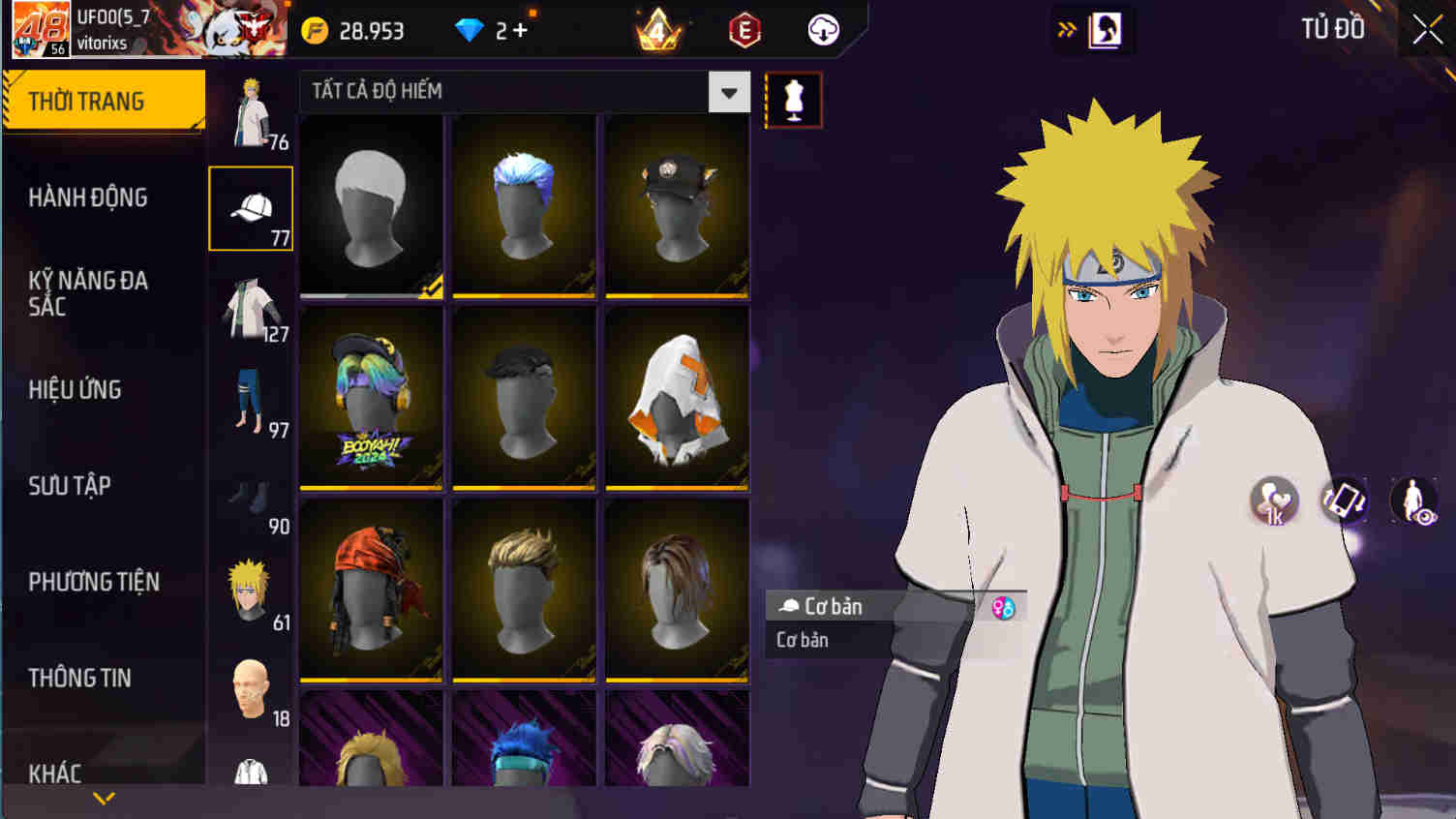The width and height of the screenshot is (1456, 819).
Task: Click the cloud download icon in top bar
Action: click(824, 30)
